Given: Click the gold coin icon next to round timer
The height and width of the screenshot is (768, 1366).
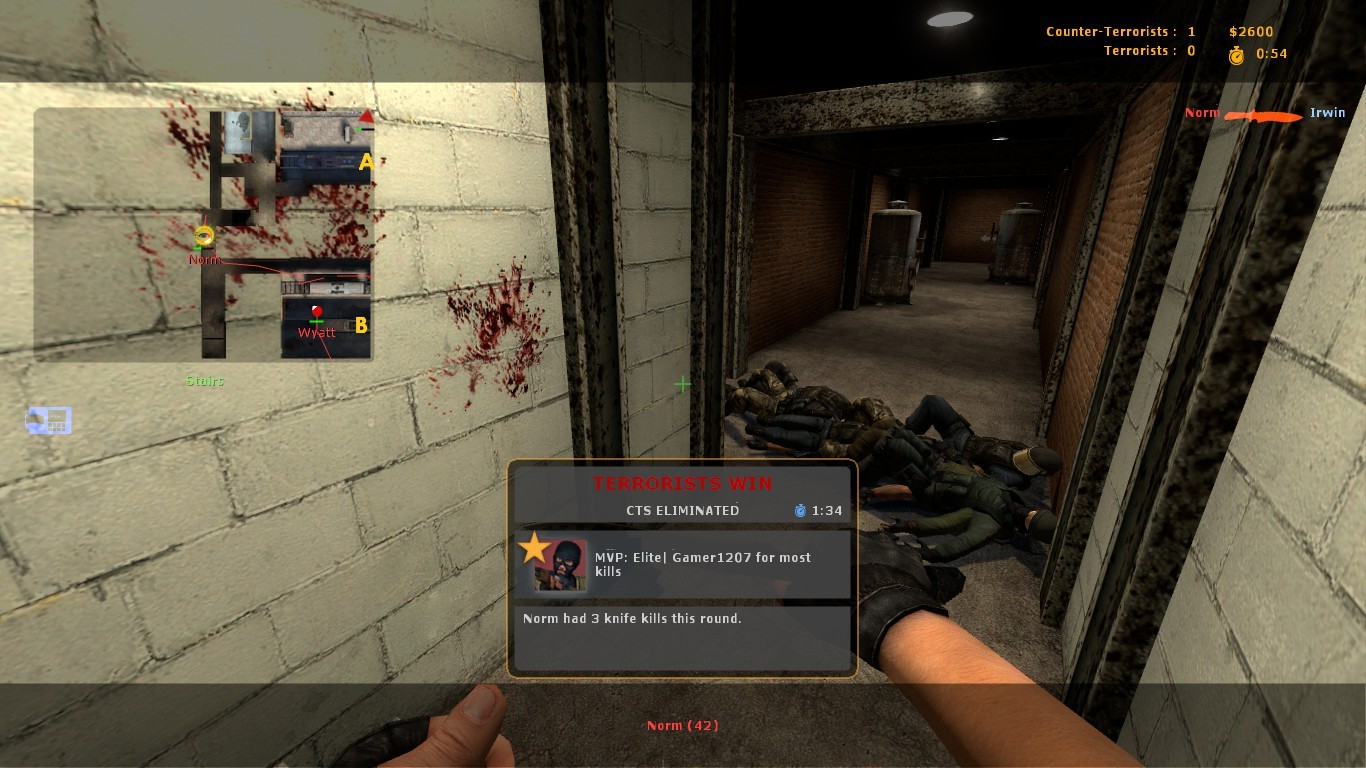Looking at the screenshot, I should 1236,55.
